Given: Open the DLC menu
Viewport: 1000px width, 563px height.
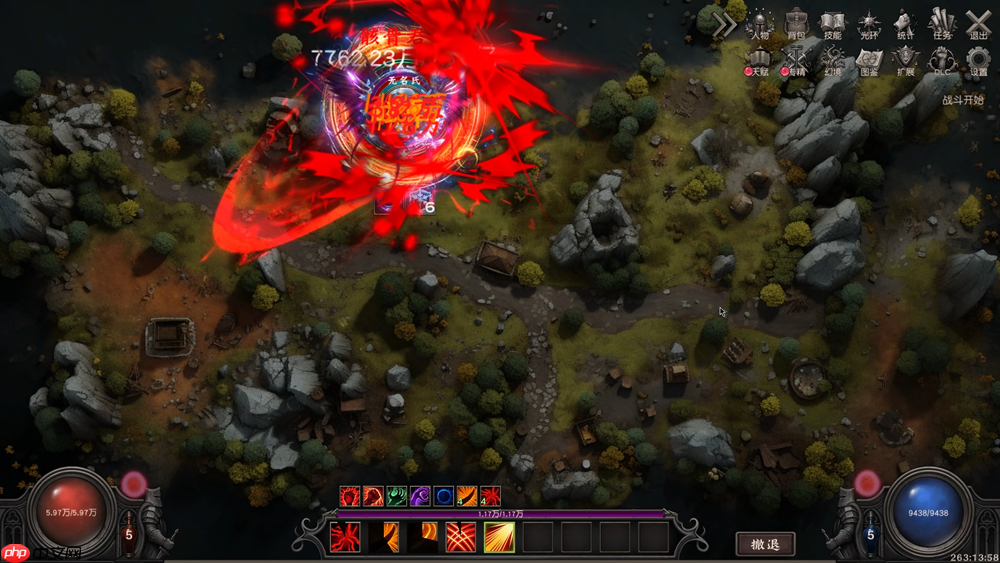Looking at the screenshot, I should pos(942,62).
